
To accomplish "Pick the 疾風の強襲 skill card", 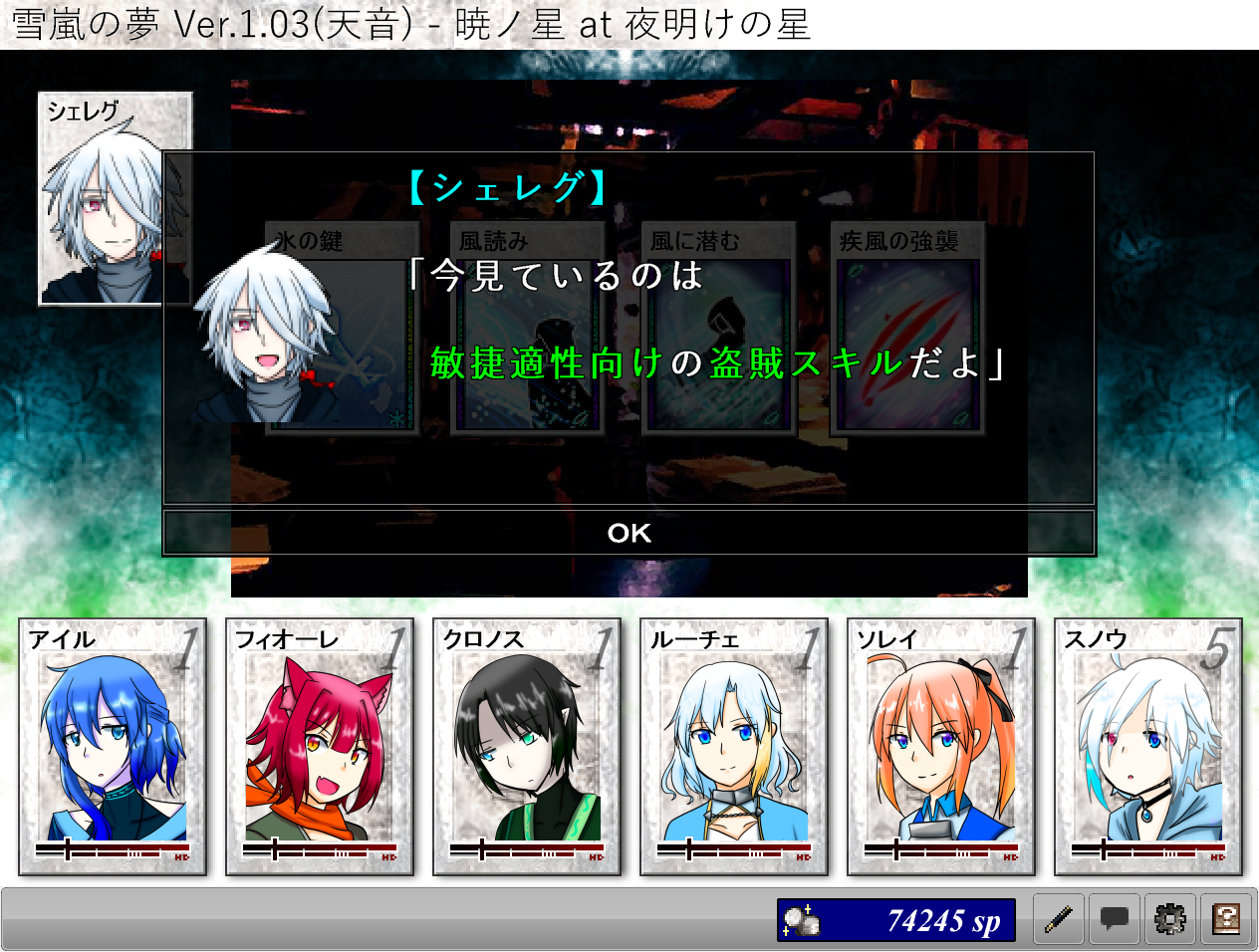I will 907,329.
